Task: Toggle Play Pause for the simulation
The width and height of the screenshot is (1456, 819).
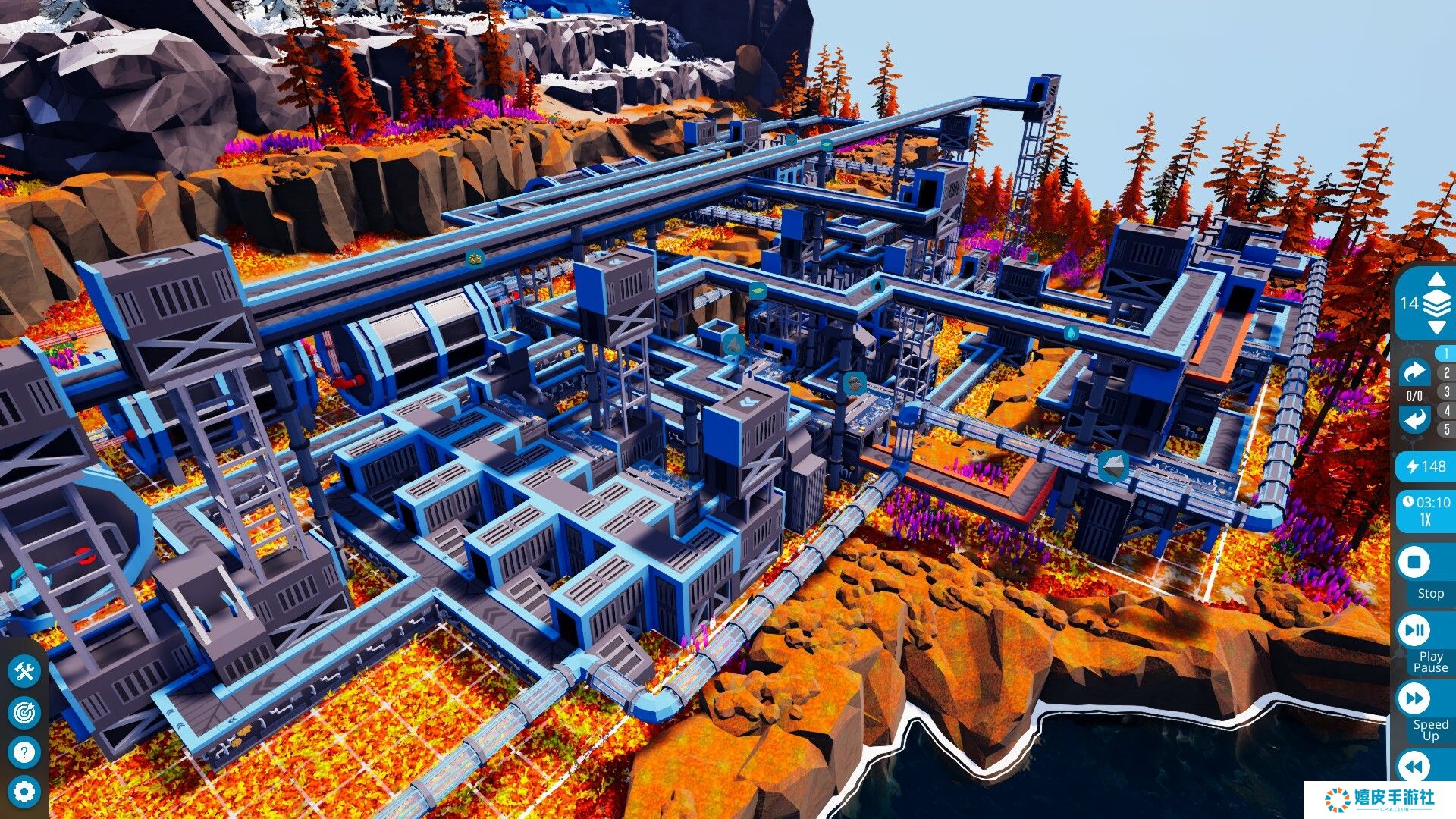Action: click(1414, 630)
